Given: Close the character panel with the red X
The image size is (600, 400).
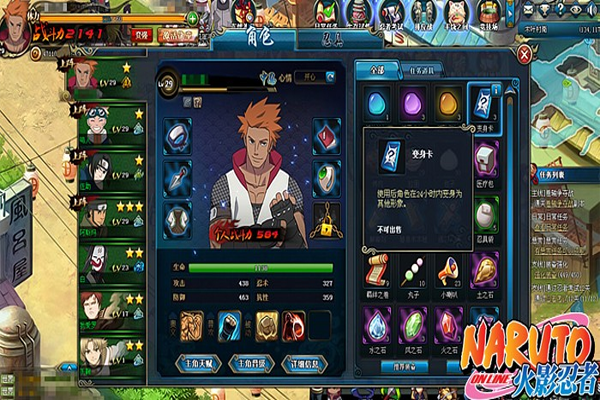Looking at the screenshot, I should point(520,54).
